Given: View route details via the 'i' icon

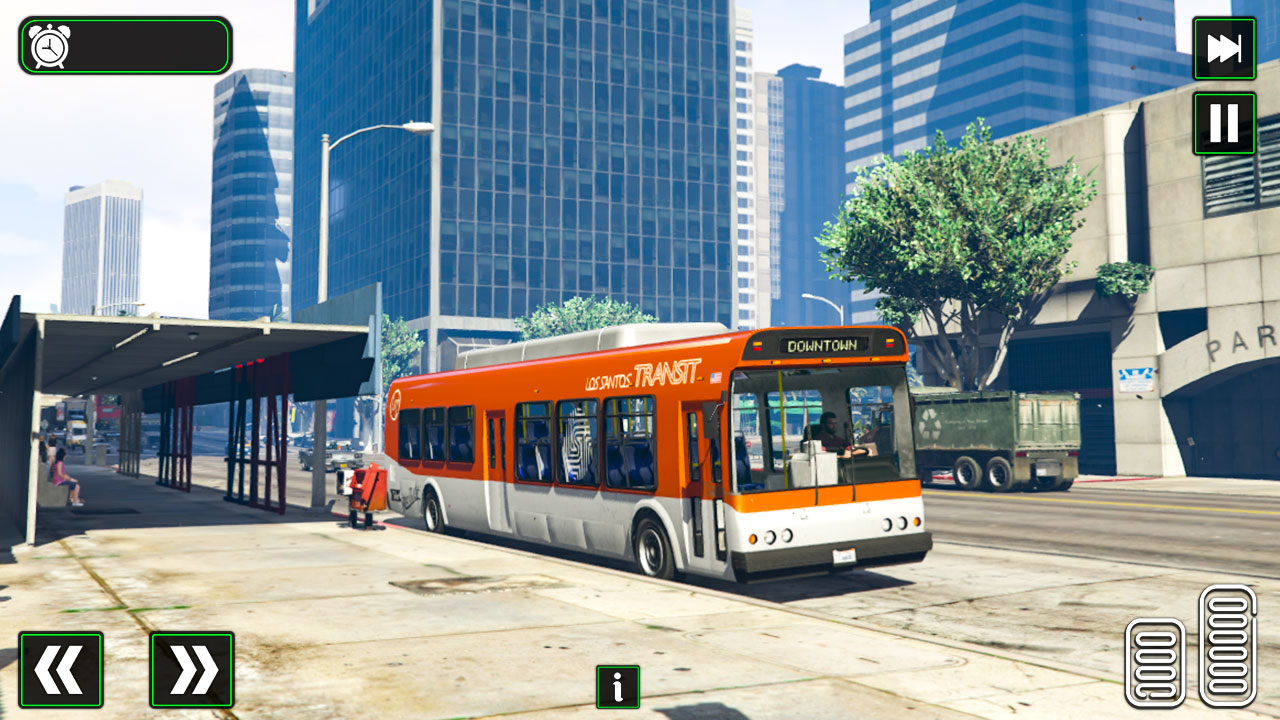Looking at the screenshot, I should click(617, 687).
